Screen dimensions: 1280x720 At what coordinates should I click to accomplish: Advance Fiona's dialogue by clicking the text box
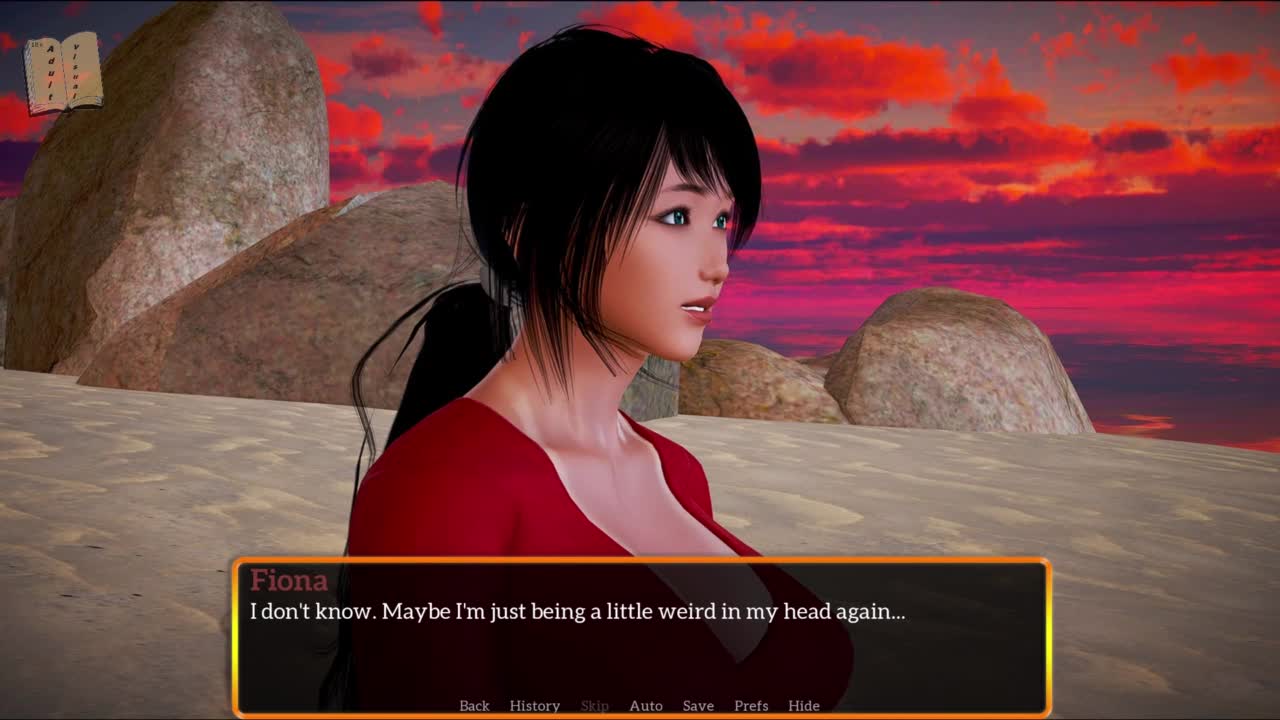pos(640,640)
